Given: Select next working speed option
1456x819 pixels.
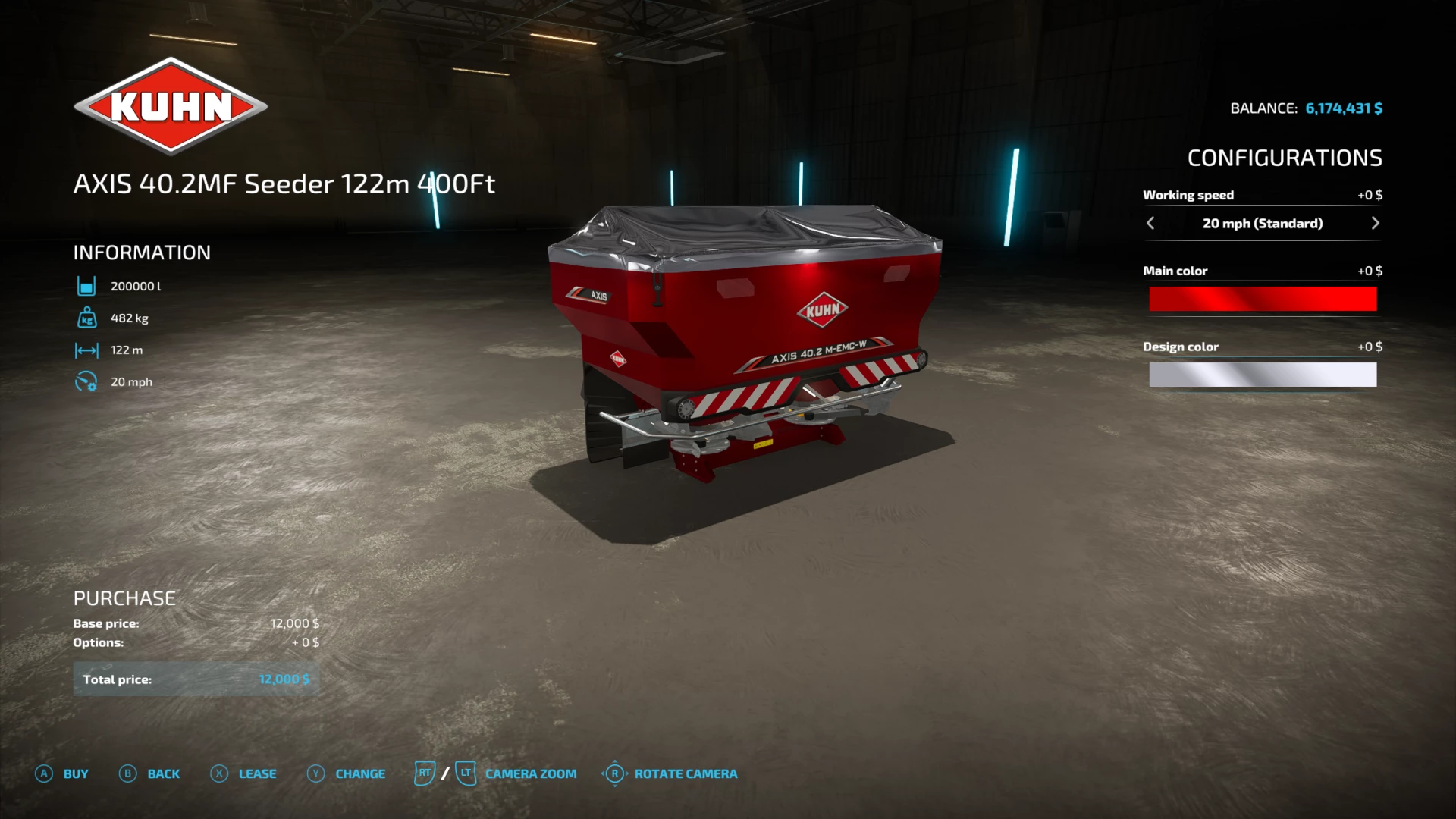Looking at the screenshot, I should 1375,223.
